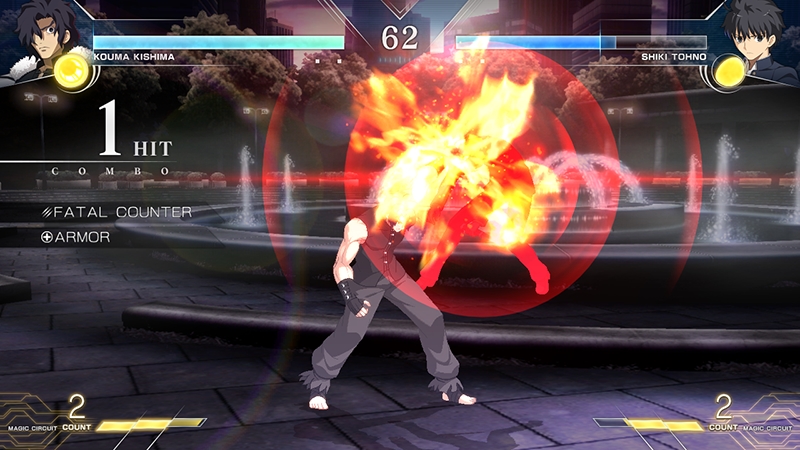
Task: Select the yellow moon icon beside Shiki Tohno
Action: pyautogui.click(x=730, y=70)
